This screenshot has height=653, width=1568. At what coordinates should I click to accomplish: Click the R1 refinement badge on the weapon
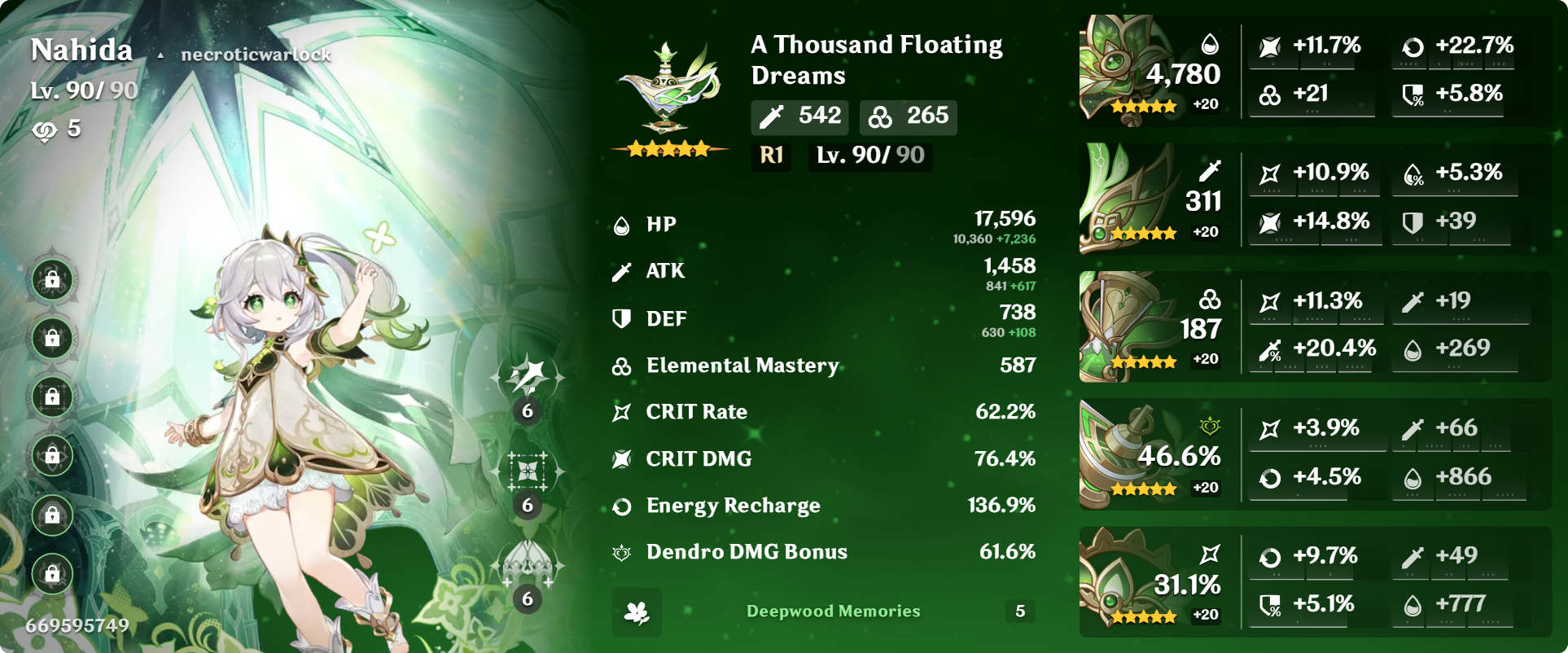[770, 156]
